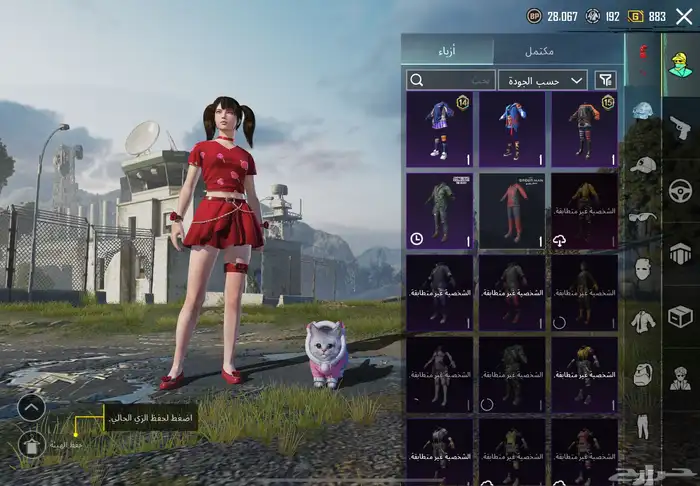Open the pants category
This screenshot has height=486, width=700.
pos(642,425)
